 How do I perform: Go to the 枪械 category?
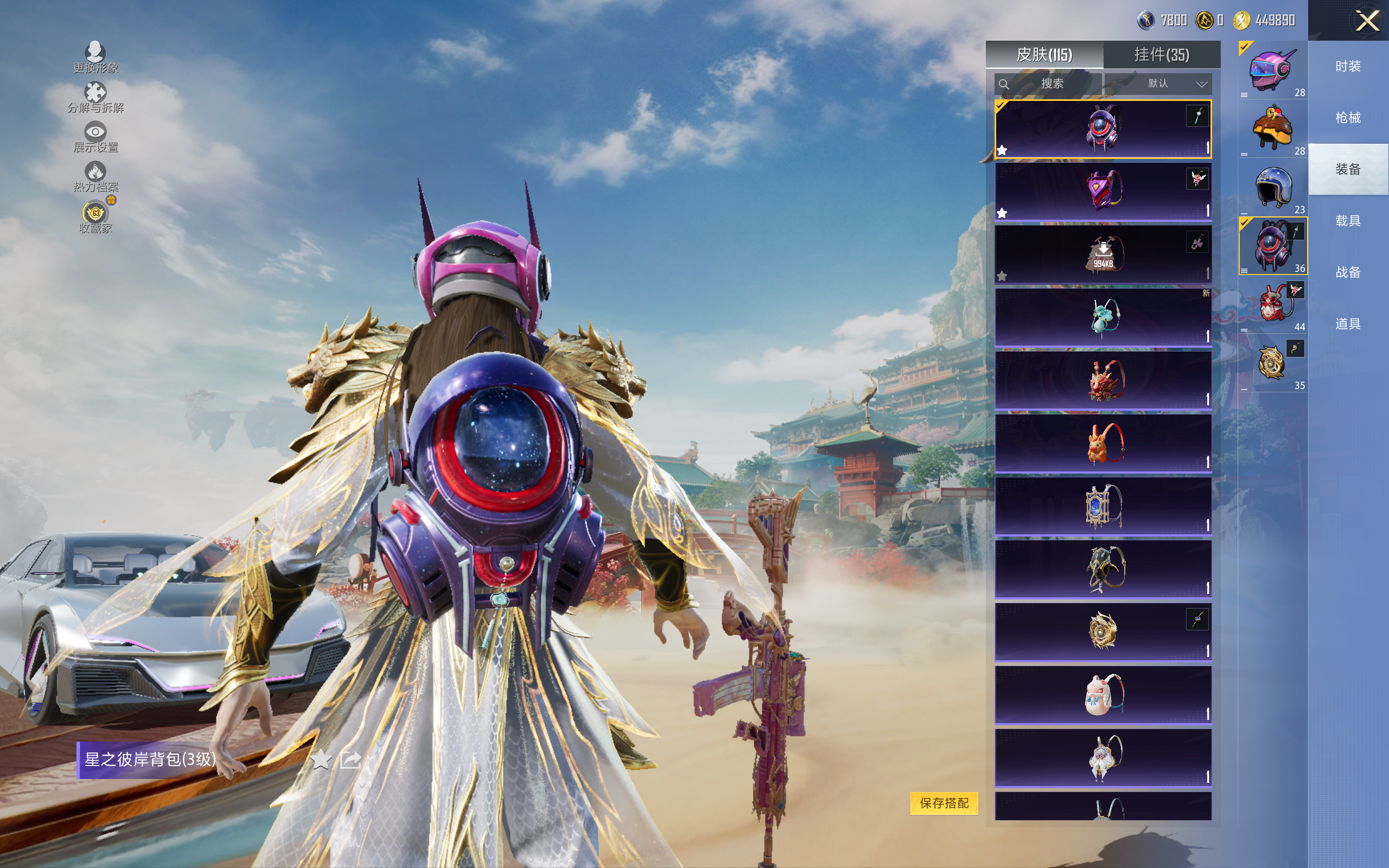point(1347,118)
